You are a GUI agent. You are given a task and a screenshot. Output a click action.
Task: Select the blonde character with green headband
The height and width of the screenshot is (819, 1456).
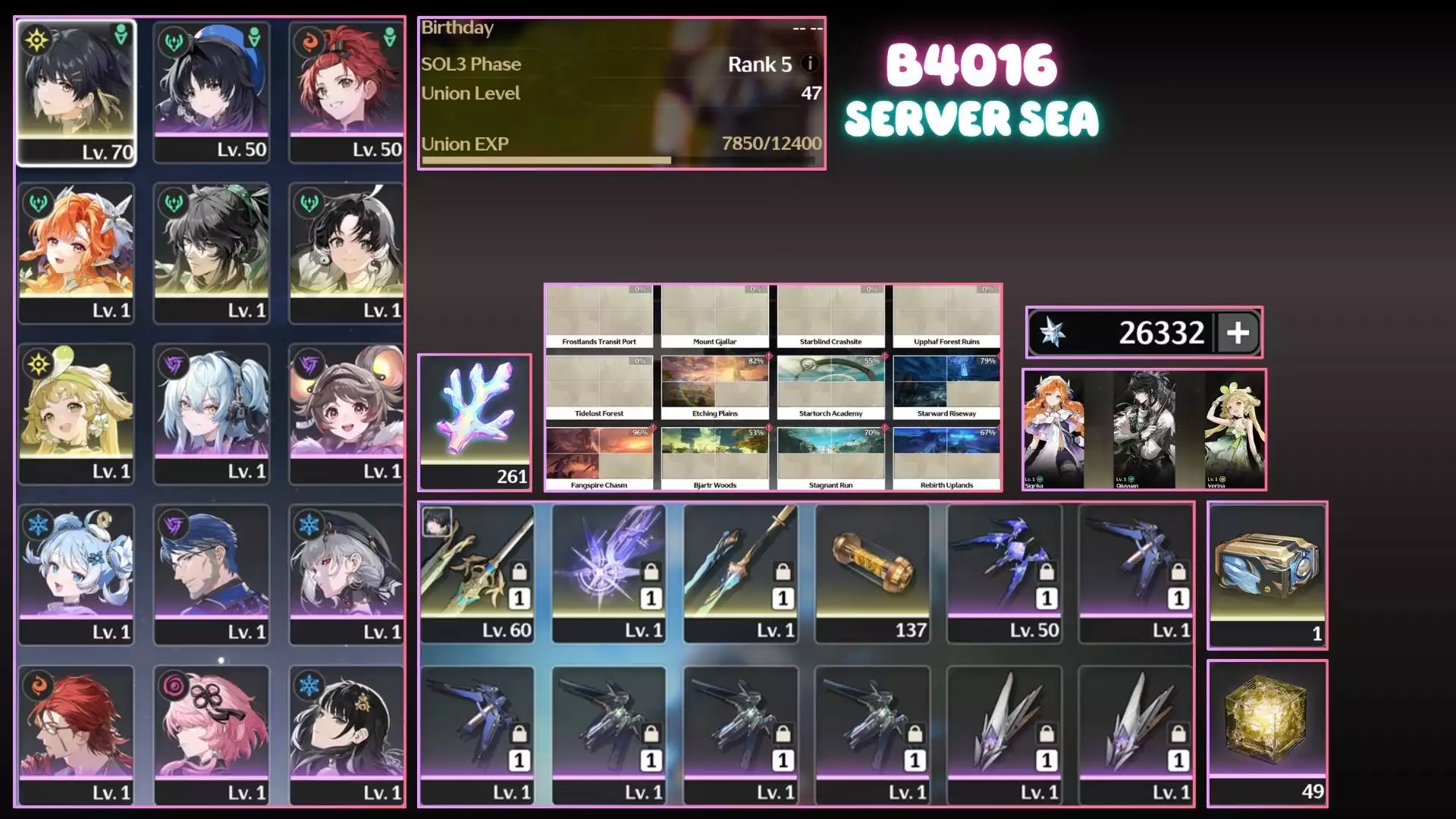[x=76, y=413]
